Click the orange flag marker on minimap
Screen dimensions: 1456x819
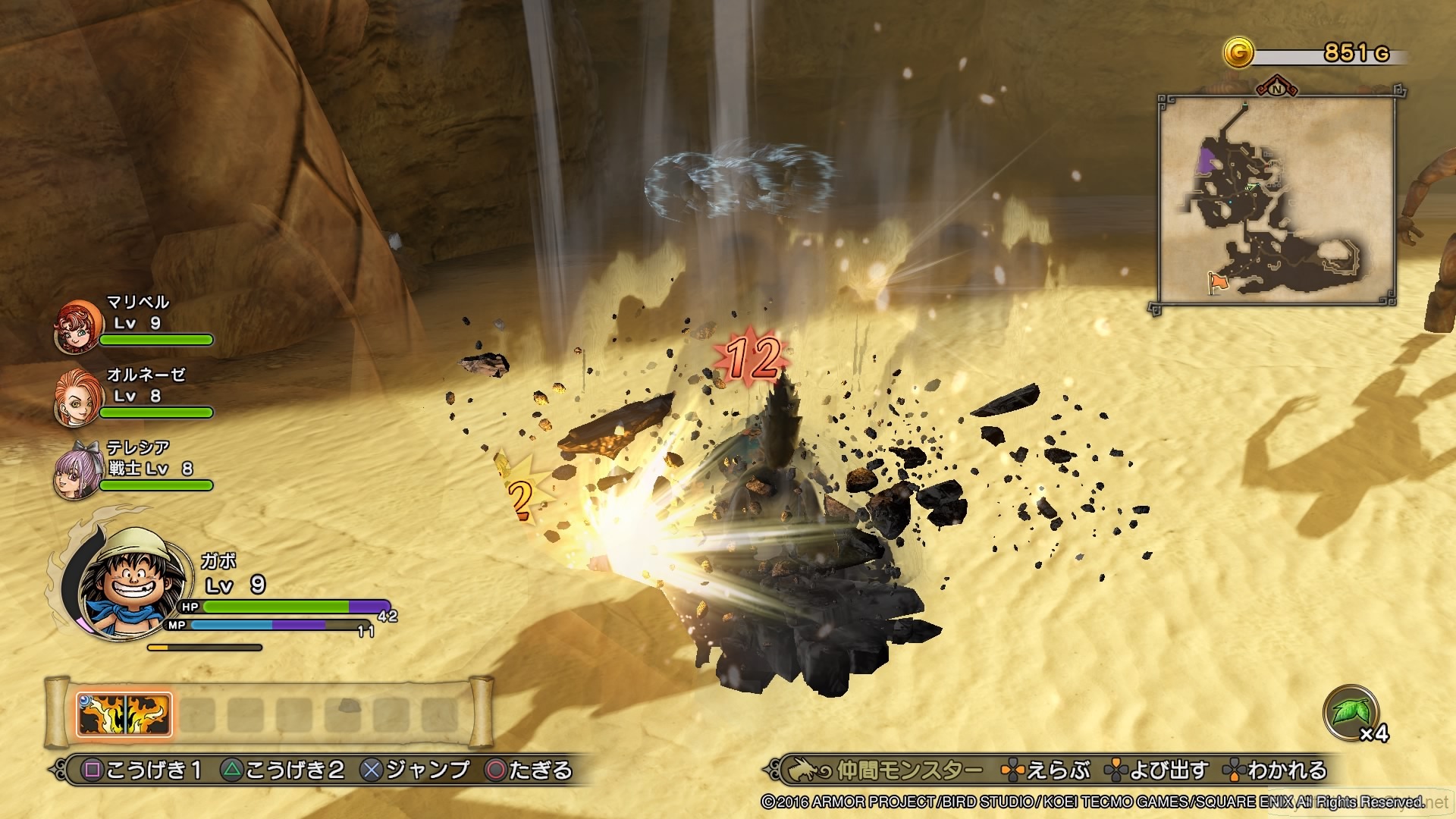click(x=1217, y=282)
